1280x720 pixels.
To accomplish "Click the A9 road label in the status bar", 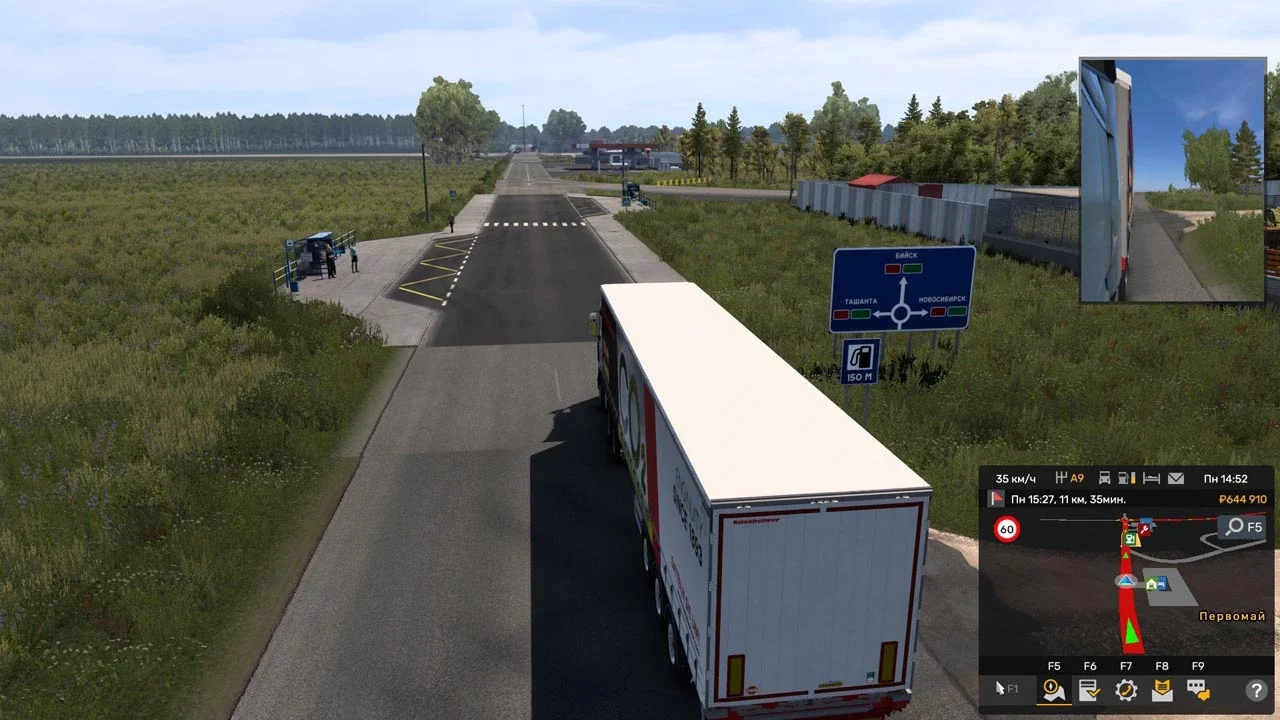I will pyautogui.click(x=1077, y=476).
